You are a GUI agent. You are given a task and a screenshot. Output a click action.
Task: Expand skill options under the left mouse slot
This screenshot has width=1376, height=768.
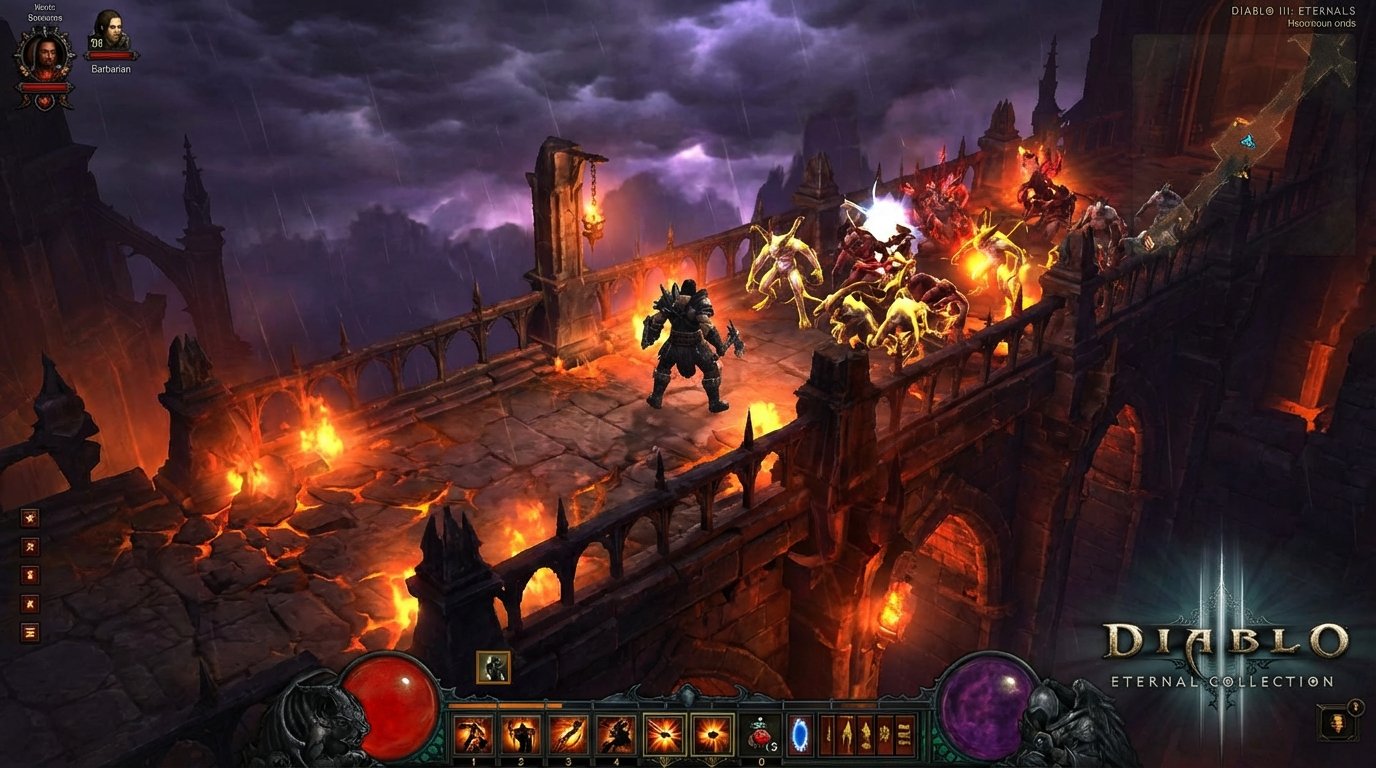tap(666, 760)
